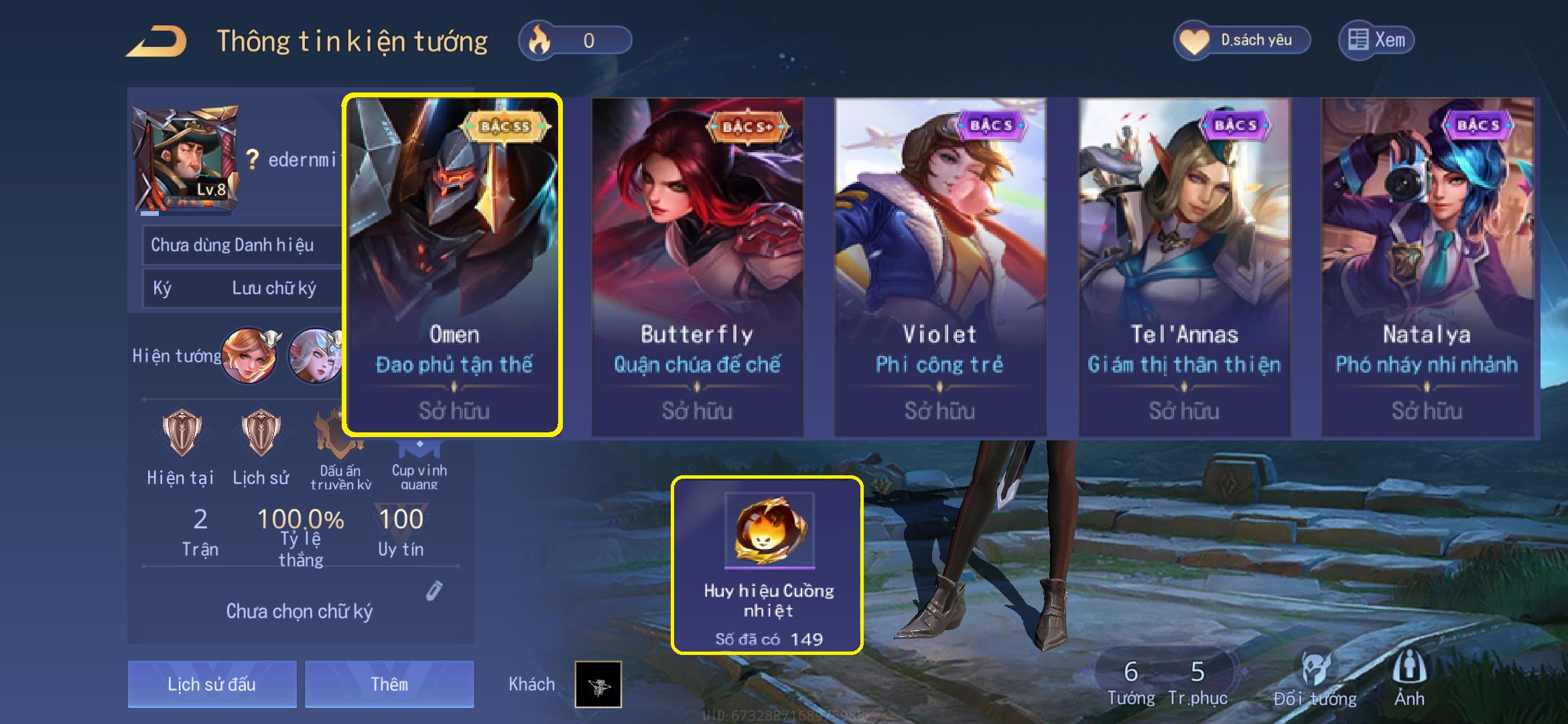Open Lịch sử đấu match history
The width and height of the screenshot is (1568, 724).
click(x=212, y=684)
